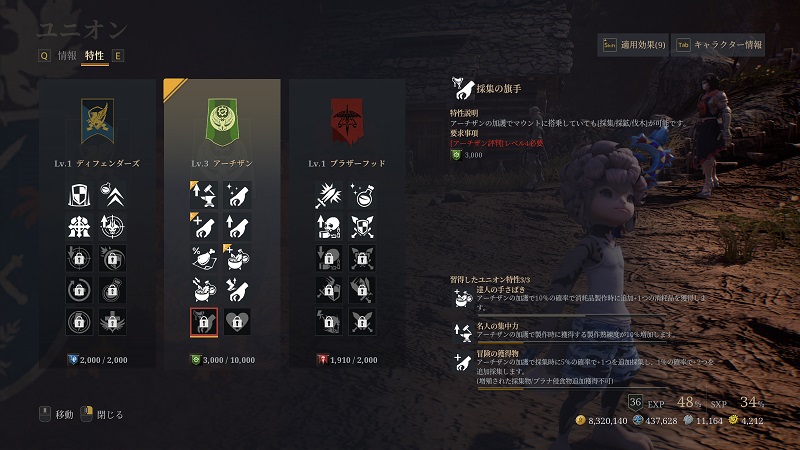Select the locked heart trait icon
This screenshot has width=800, height=450.
tap(236, 322)
